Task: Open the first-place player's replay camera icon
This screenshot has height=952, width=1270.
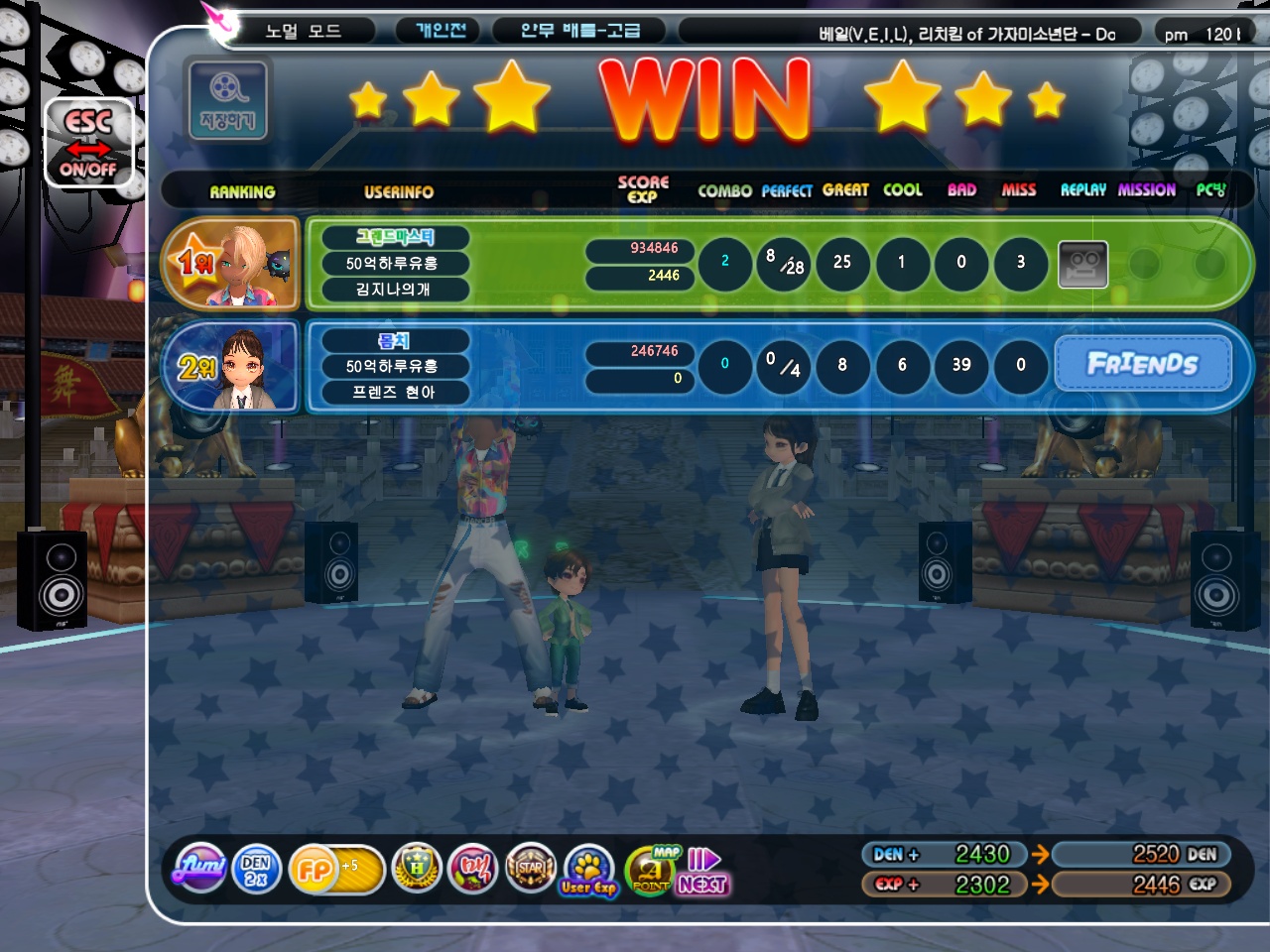Action: coord(1082,264)
